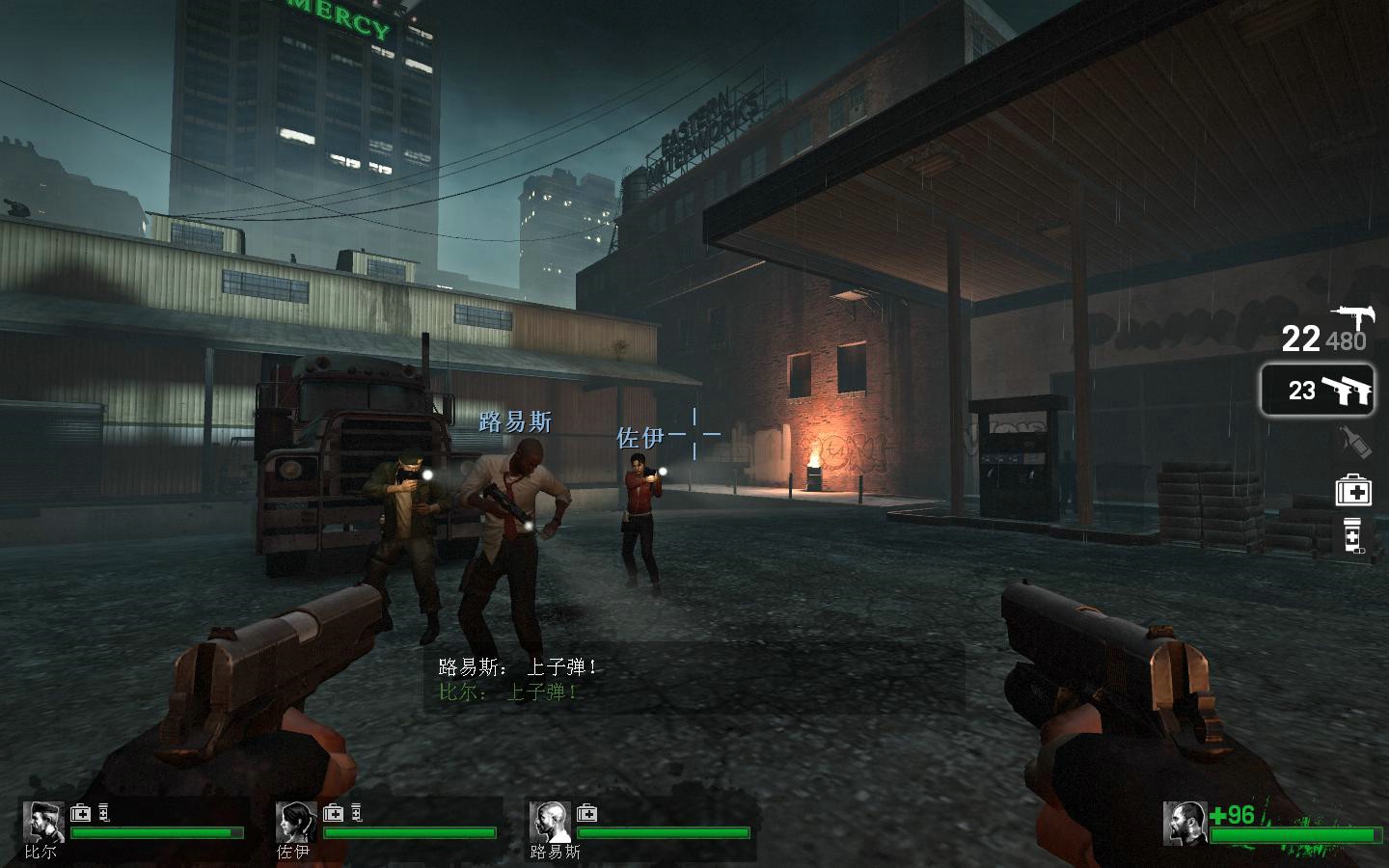The height and width of the screenshot is (868, 1389).
Task: Click your own survivor portrait beside +96
Action: (1185, 822)
